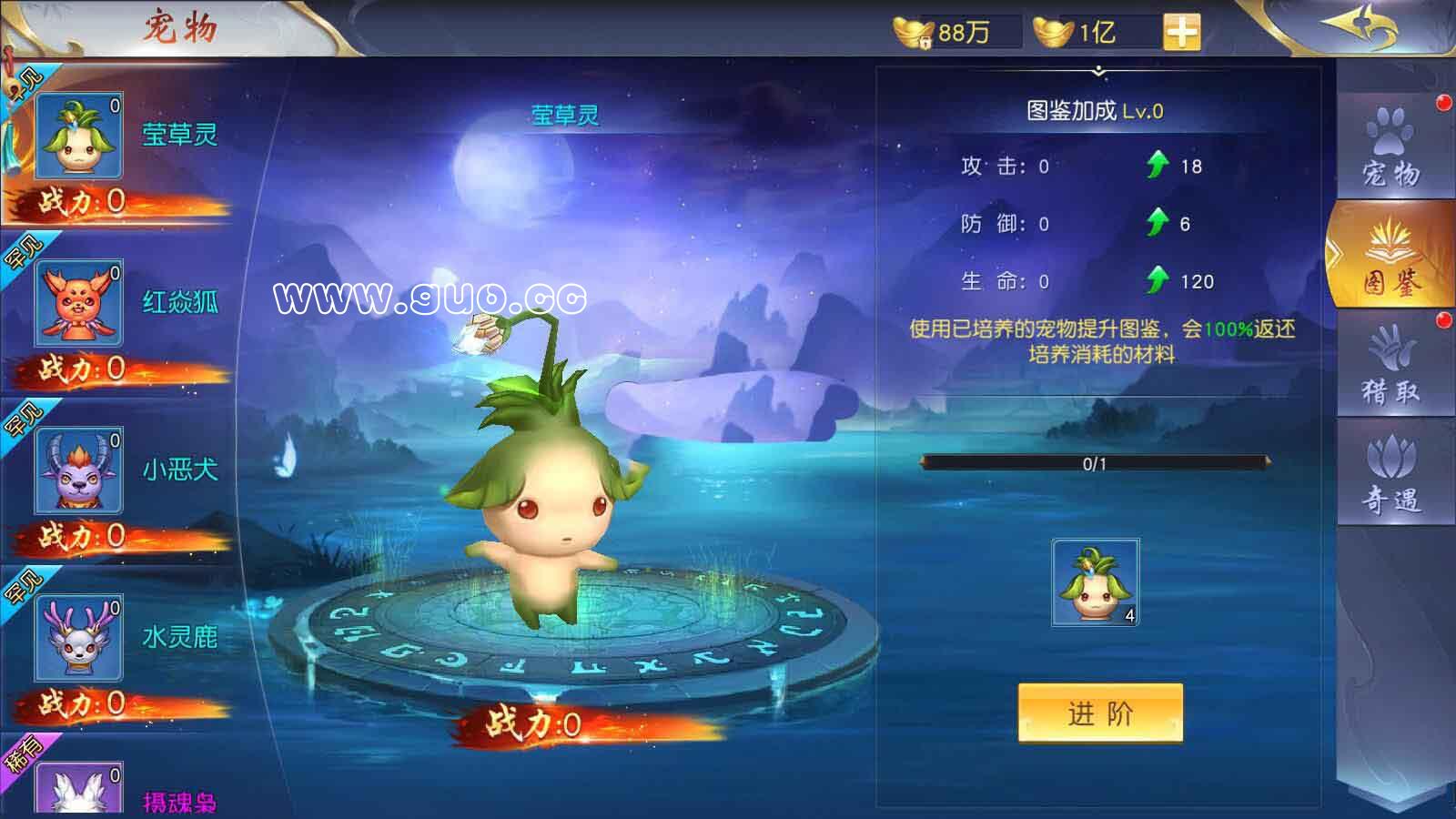Add currency with the plus button
Image resolution: width=1456 pixels, height=819 pixels.
(1181, 33)
